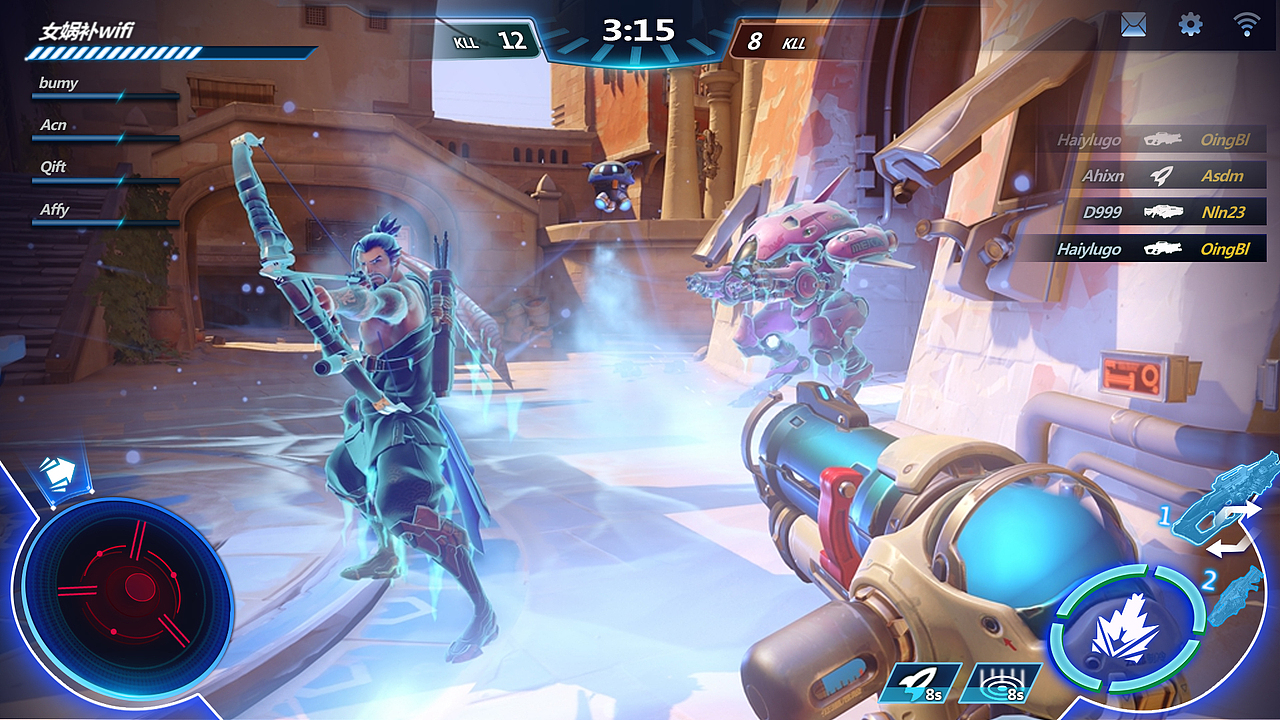Touch the red movement joystick
Screen dimensions: 1280x720
click(x=126, y=588)
